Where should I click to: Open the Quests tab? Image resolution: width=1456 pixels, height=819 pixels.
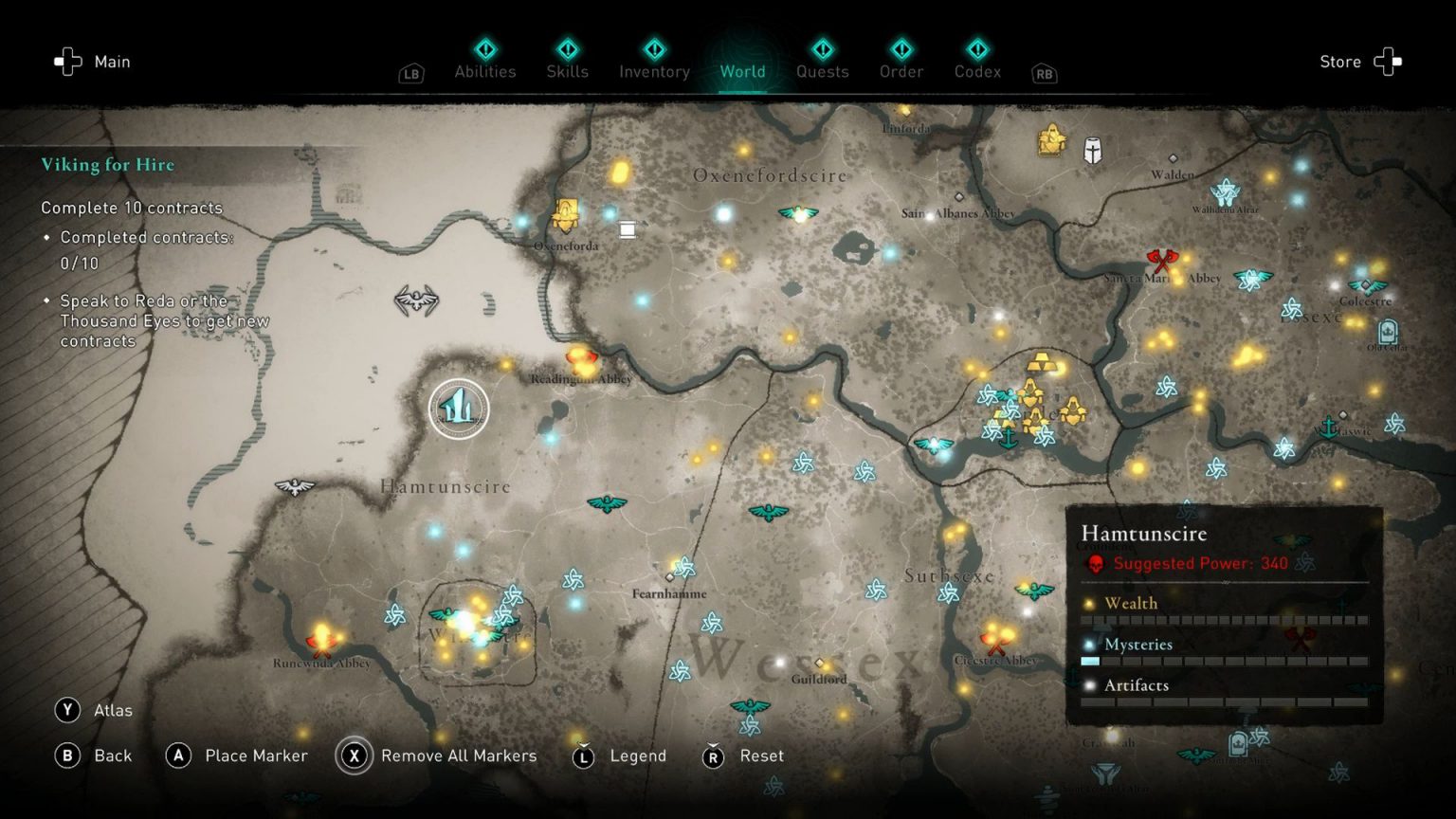pos(822,71)
